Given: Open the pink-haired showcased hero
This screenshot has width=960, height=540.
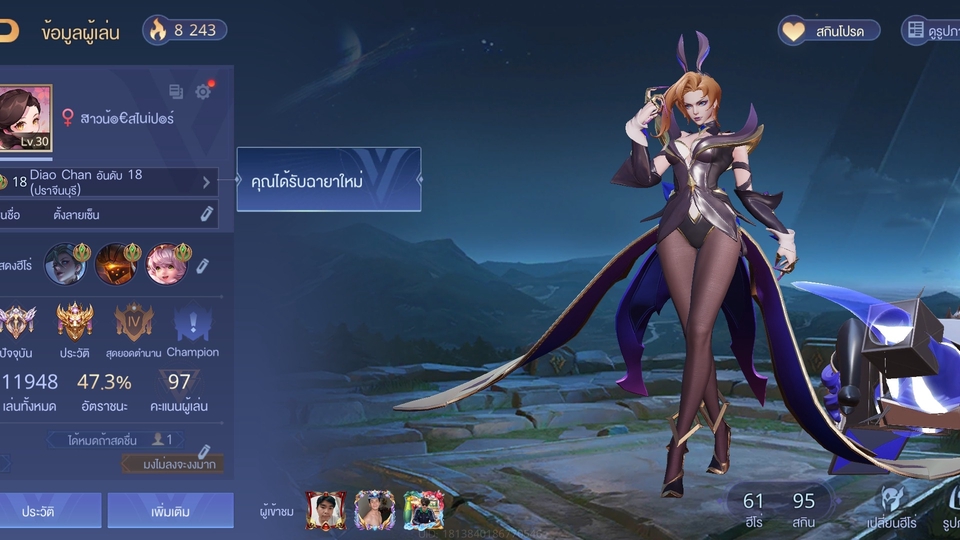Looking at the screenshot, I should (166, 264).
